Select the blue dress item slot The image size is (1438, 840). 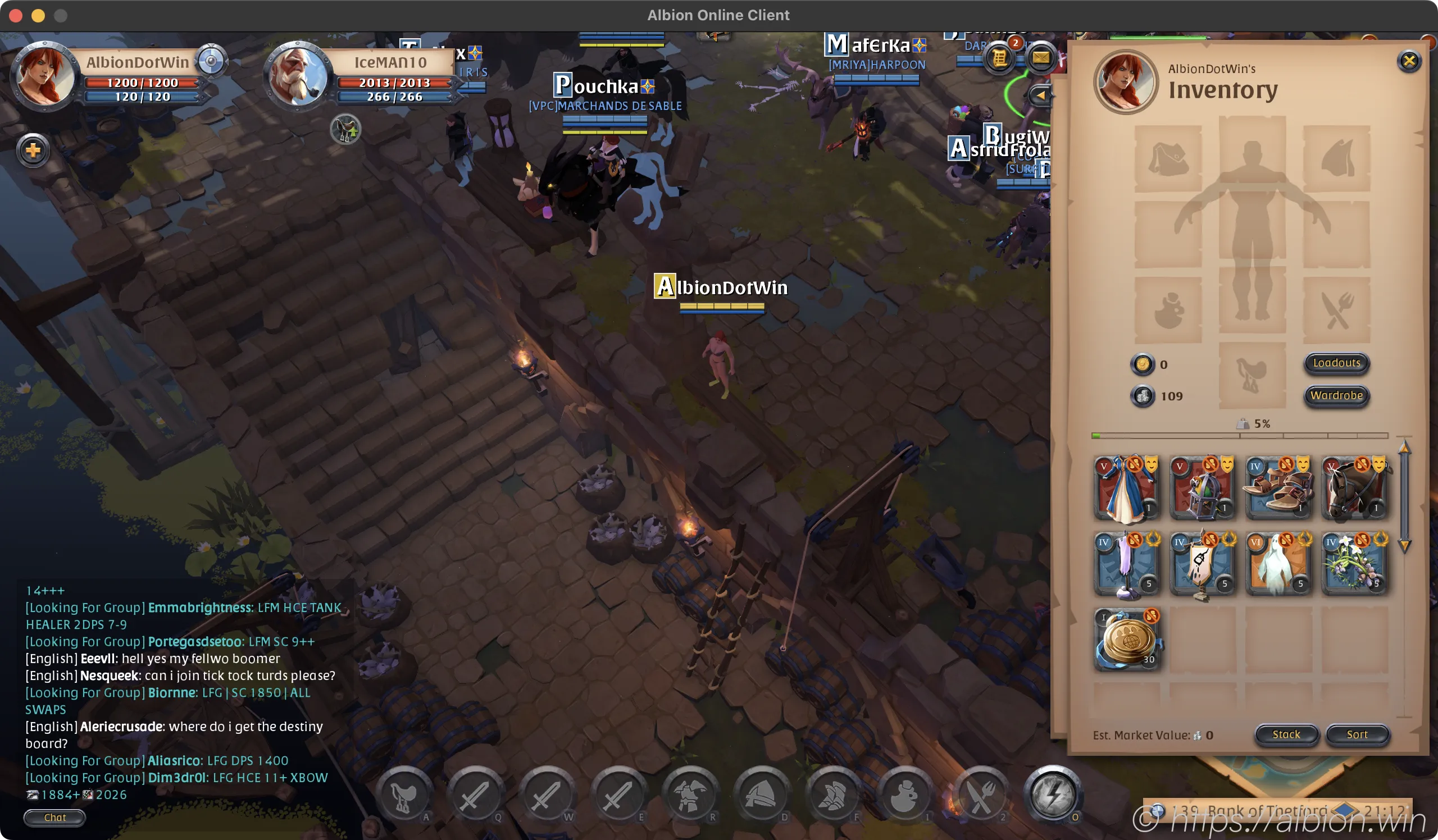pyautogui.click(x=1126, y=489)
